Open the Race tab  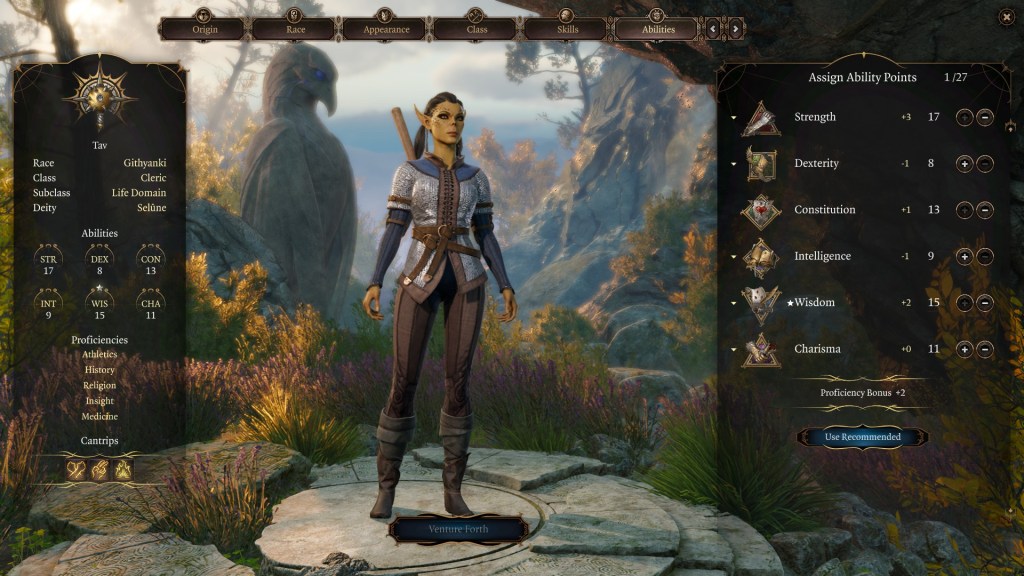point(293,28)
